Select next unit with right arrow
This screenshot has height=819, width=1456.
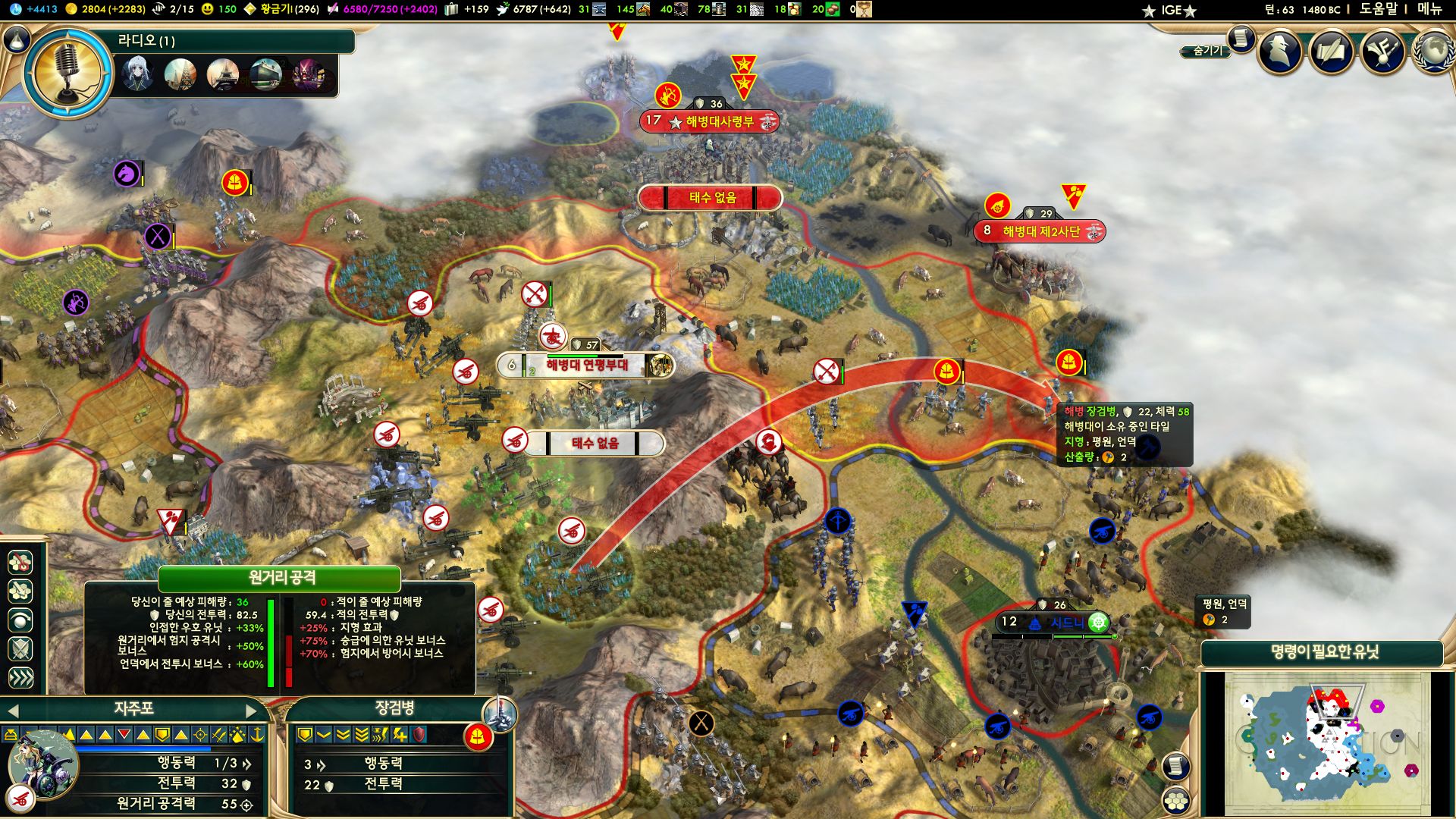(252, 711)
